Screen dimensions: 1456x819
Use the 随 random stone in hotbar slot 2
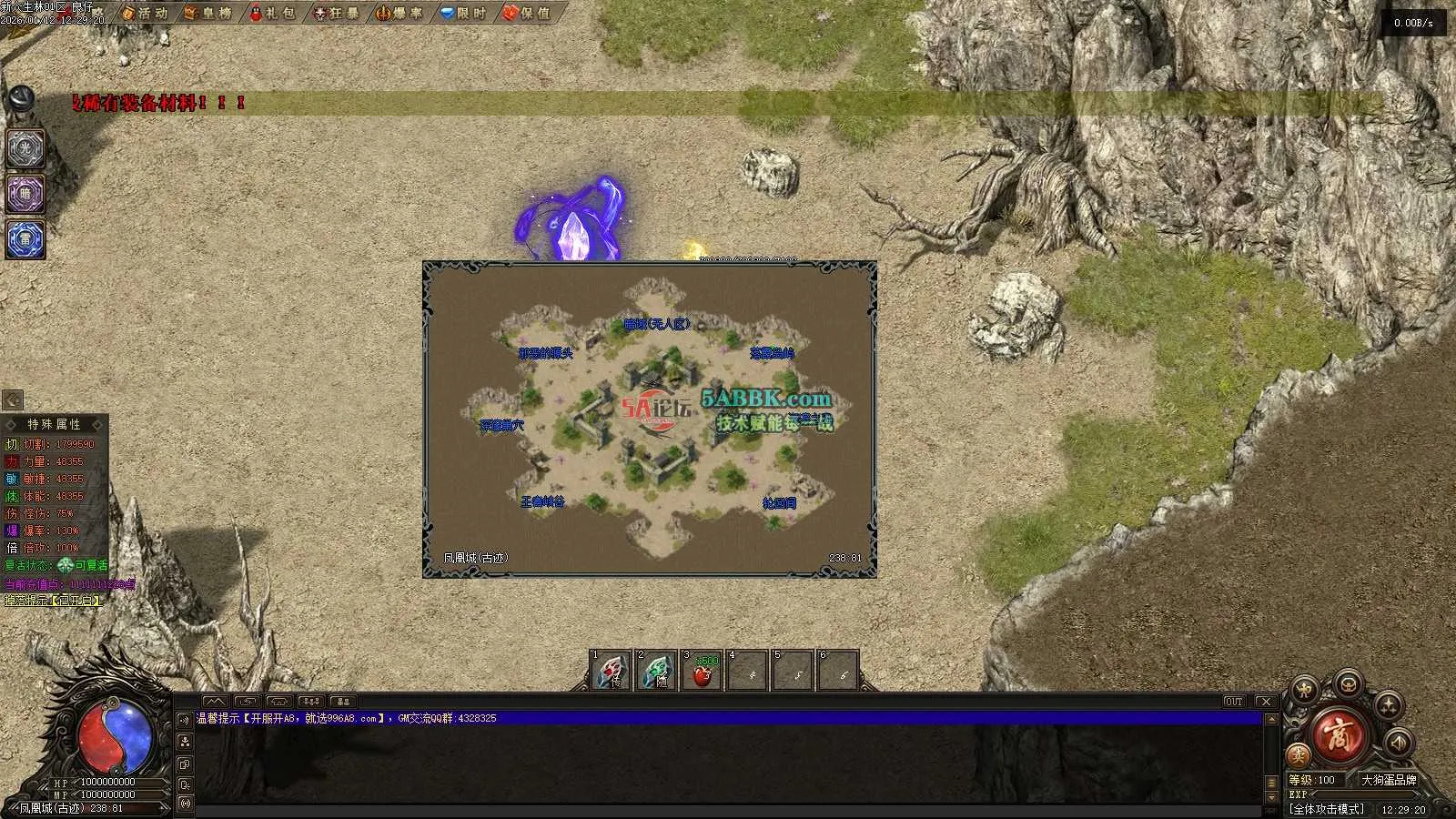coord(658,672)
